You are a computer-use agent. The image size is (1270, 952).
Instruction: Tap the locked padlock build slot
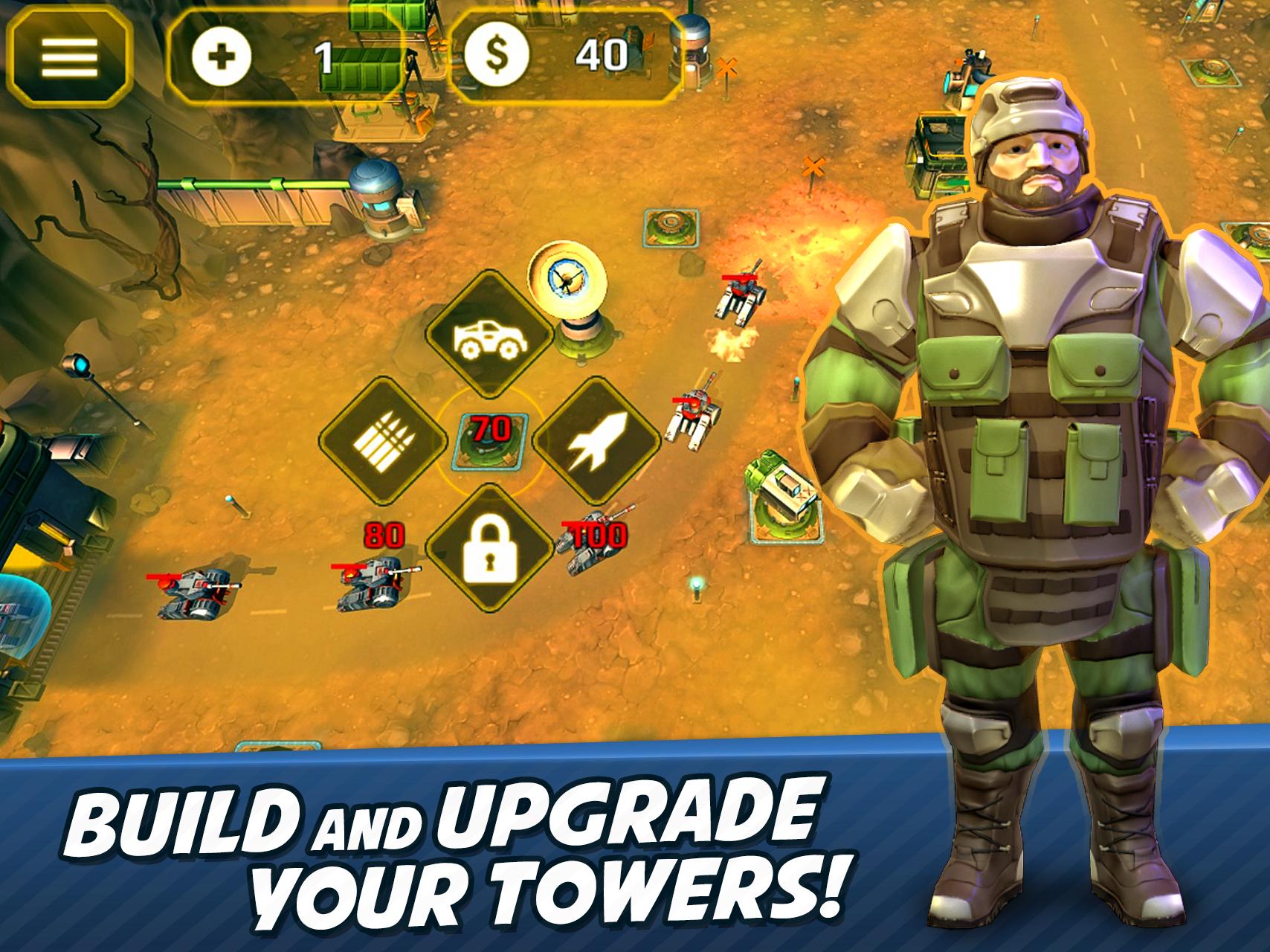pyautogui.click(x=489, y=550)
